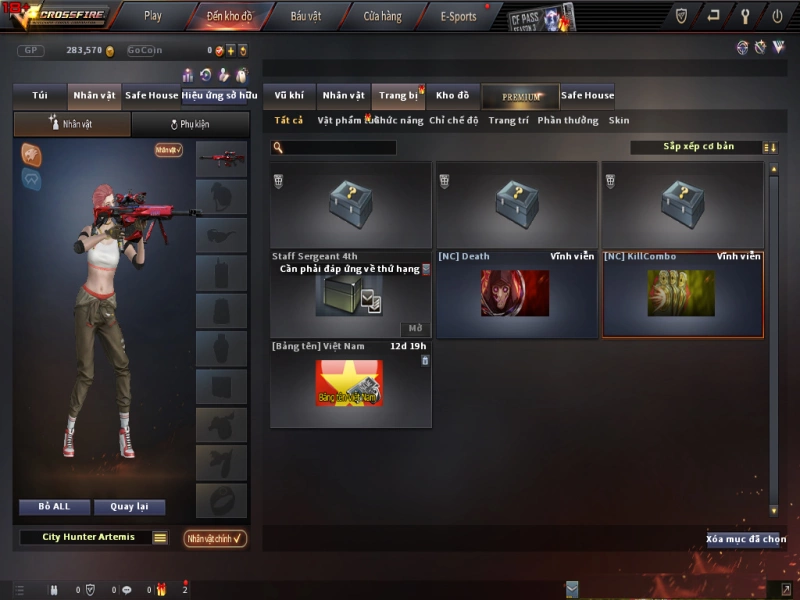The width and height of the screenshot is (800, 600).
Task: Open the Kho đồ tab
Action: [452, 96]
